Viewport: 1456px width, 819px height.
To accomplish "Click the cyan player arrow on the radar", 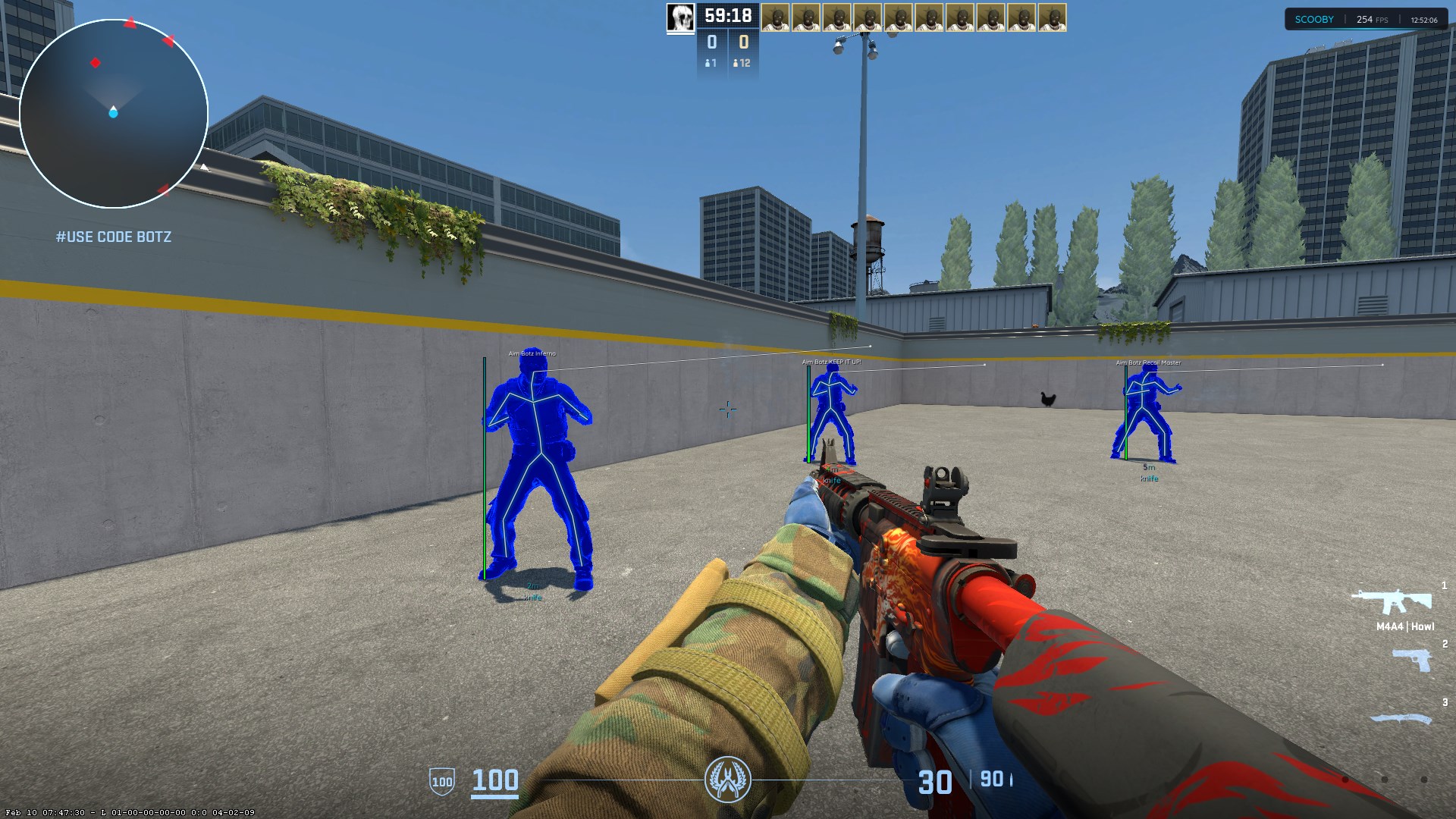I will (114, 114).
